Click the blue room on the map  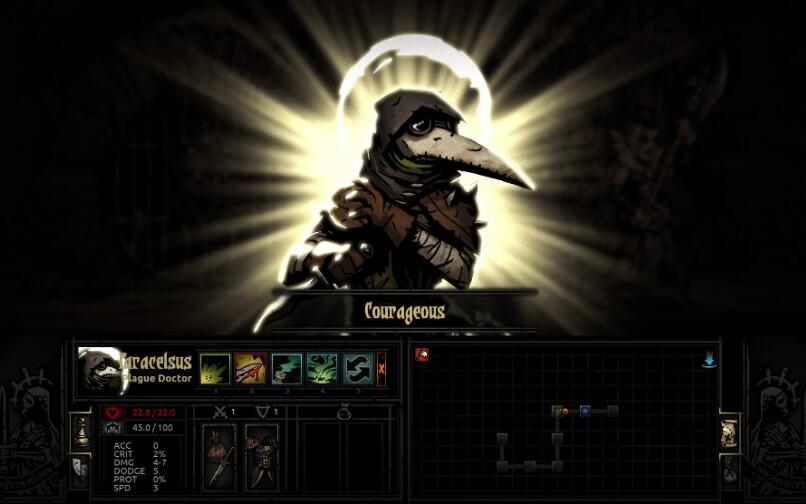pyautogui.click(x=584, y=410)
